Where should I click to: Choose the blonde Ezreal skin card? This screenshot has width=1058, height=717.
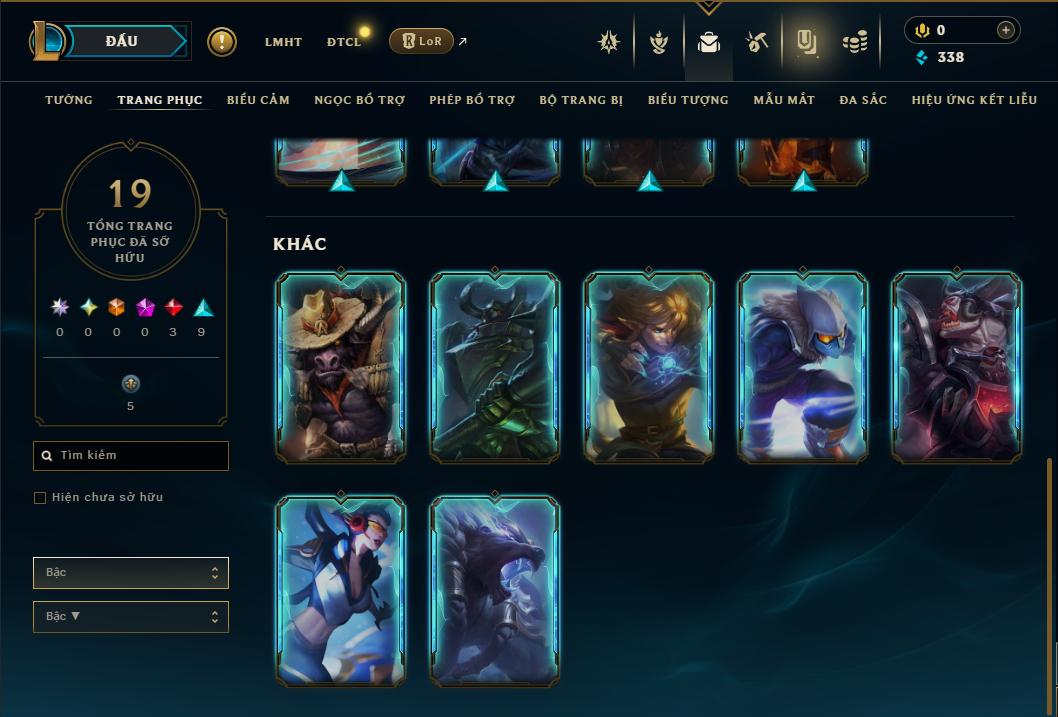(649, 367)
